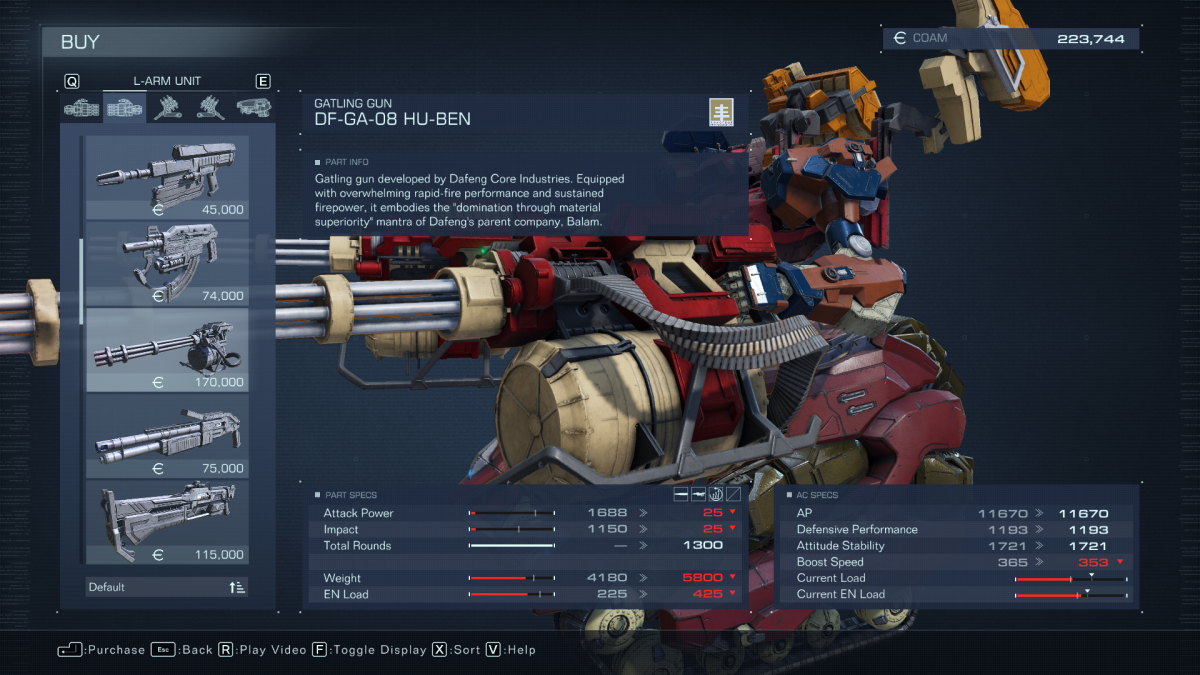Switch to the head part category tab
This screenshot has height=675, width=1200.
[254, 107]
